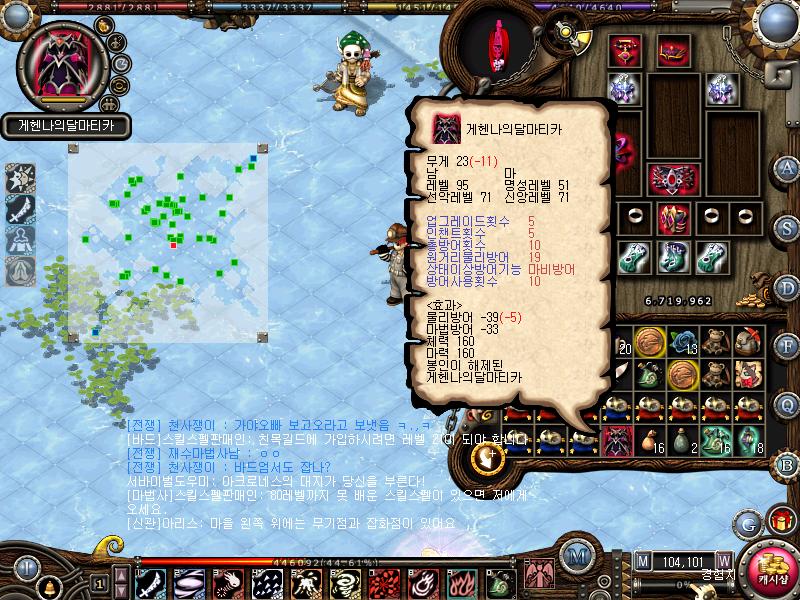Select the blue rose inventory item

(x=682, y=341)
